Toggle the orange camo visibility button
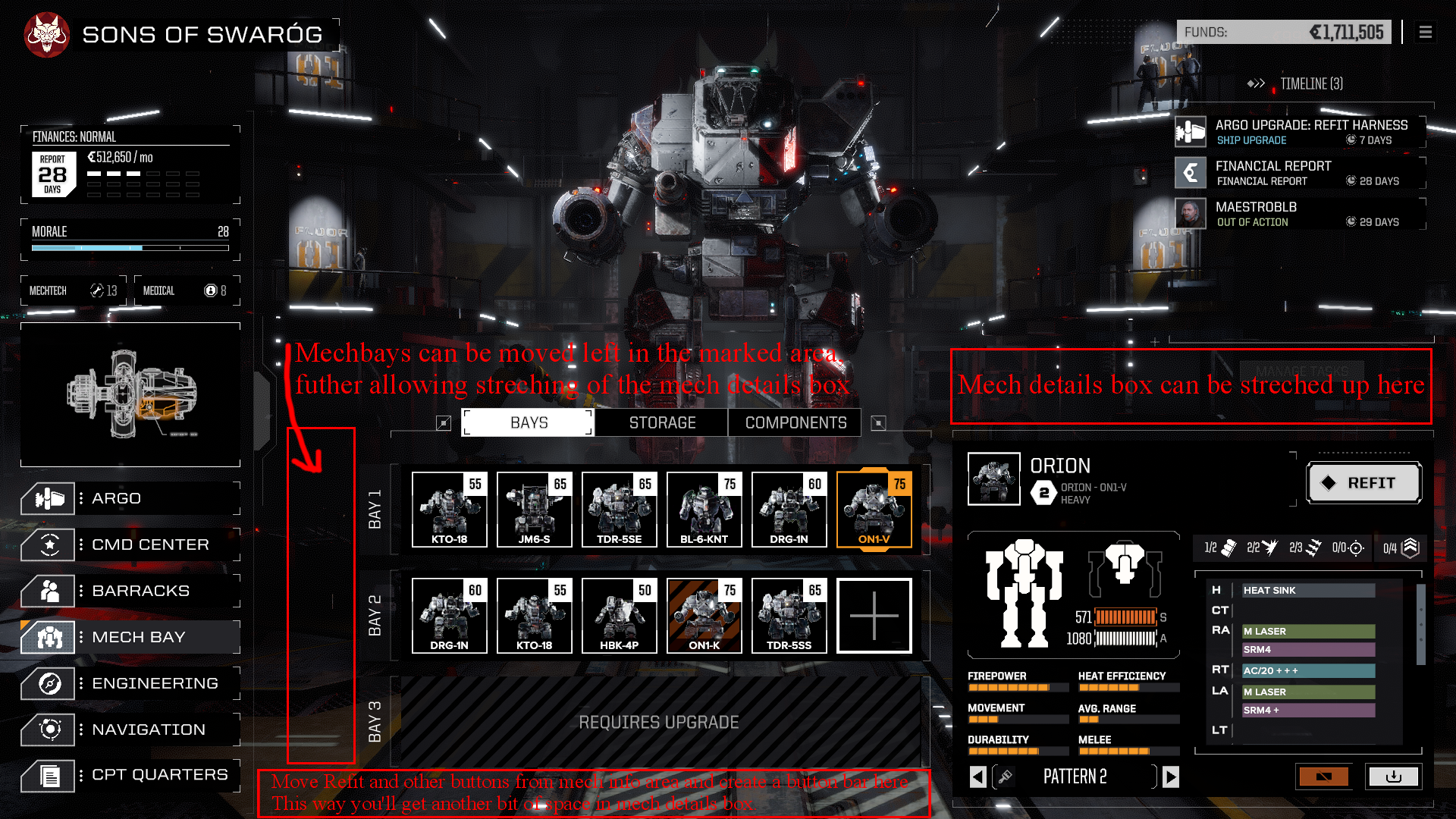Viewport: 1456px width, 819px height. click(1323, 777)
